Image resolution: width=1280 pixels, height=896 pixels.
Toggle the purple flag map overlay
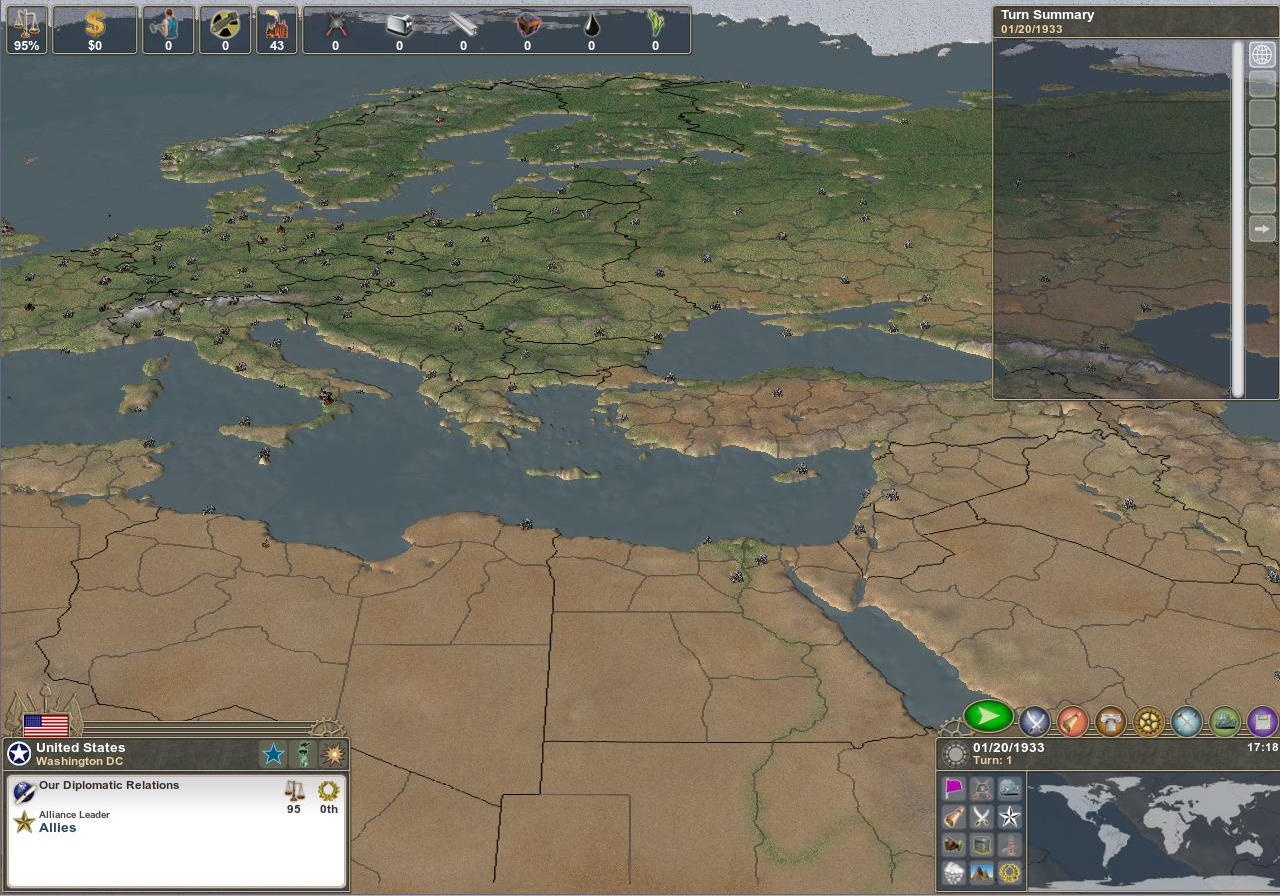pos(954,788)
